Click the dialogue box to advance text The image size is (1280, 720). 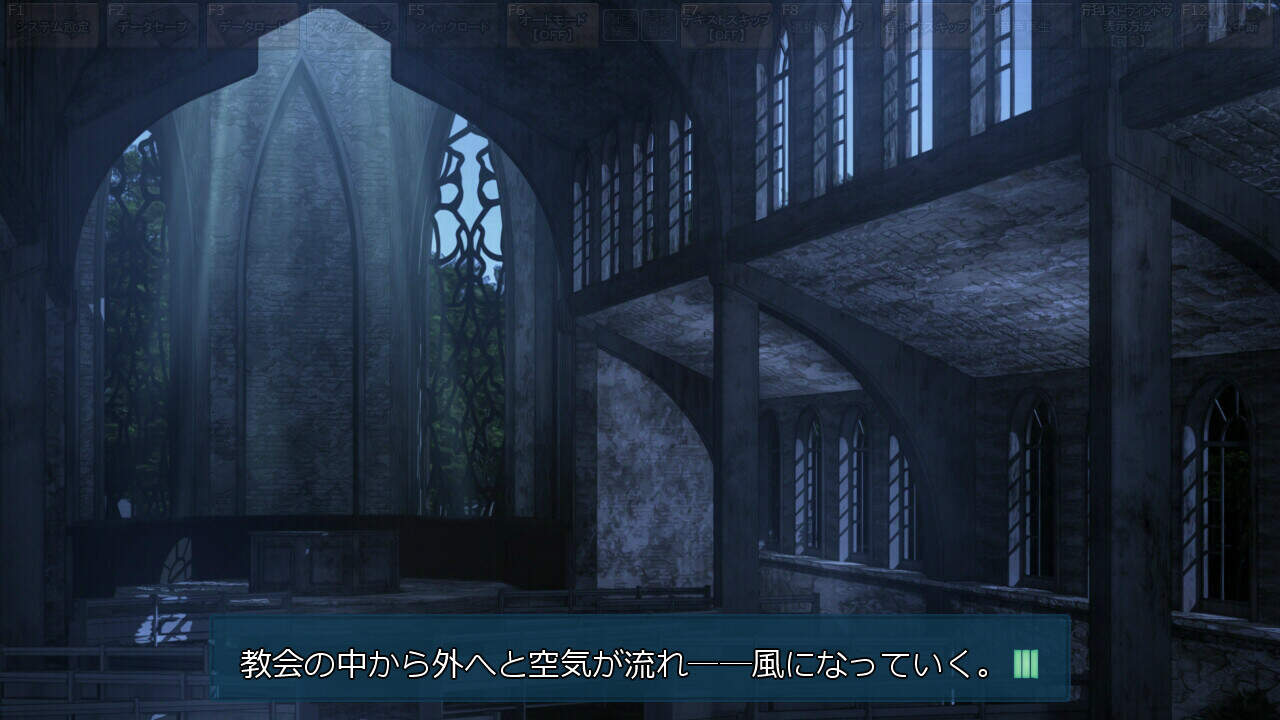click(640, 660)
